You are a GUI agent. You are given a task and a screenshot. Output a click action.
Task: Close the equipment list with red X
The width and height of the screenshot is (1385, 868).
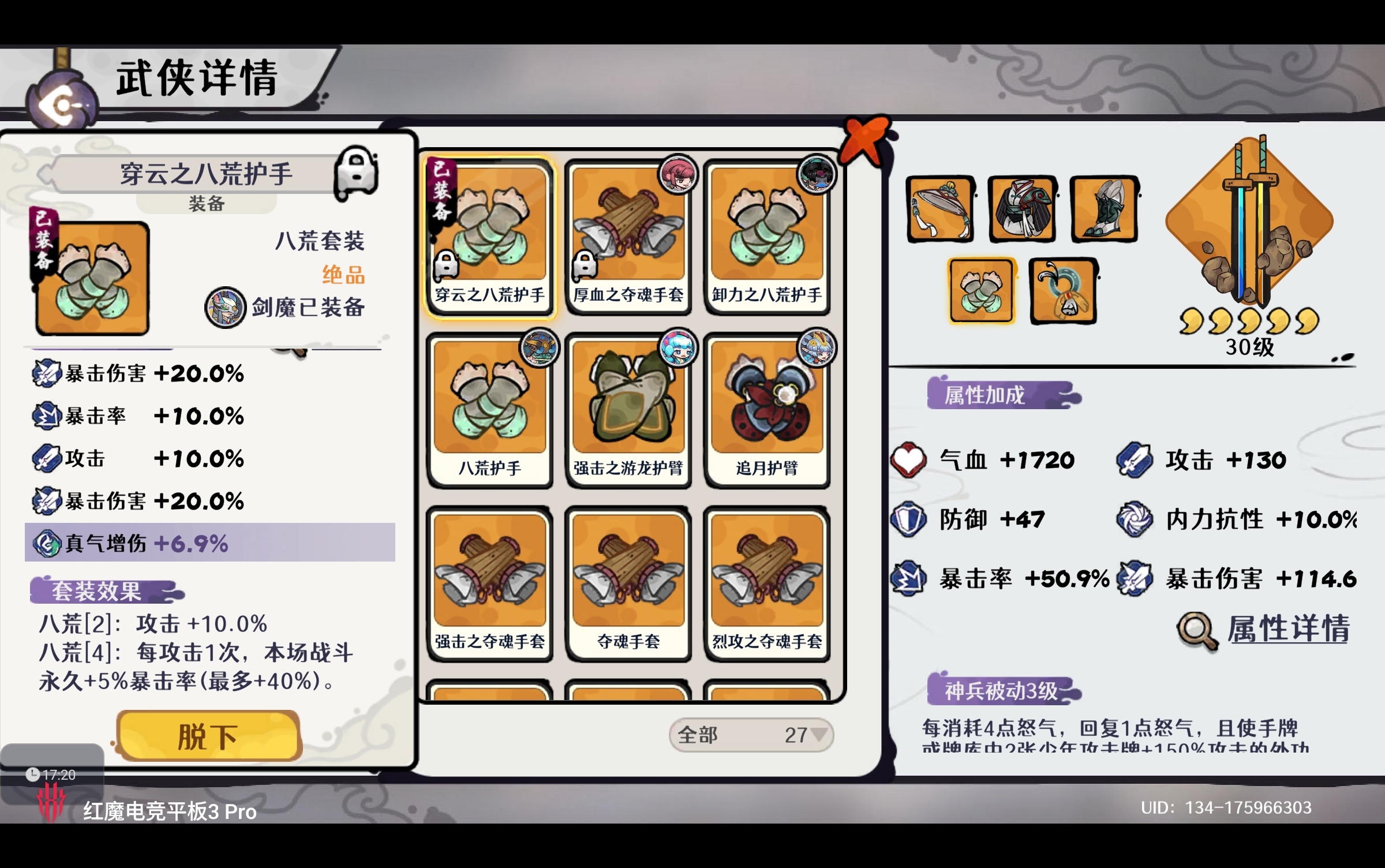(x=864, y=139)
